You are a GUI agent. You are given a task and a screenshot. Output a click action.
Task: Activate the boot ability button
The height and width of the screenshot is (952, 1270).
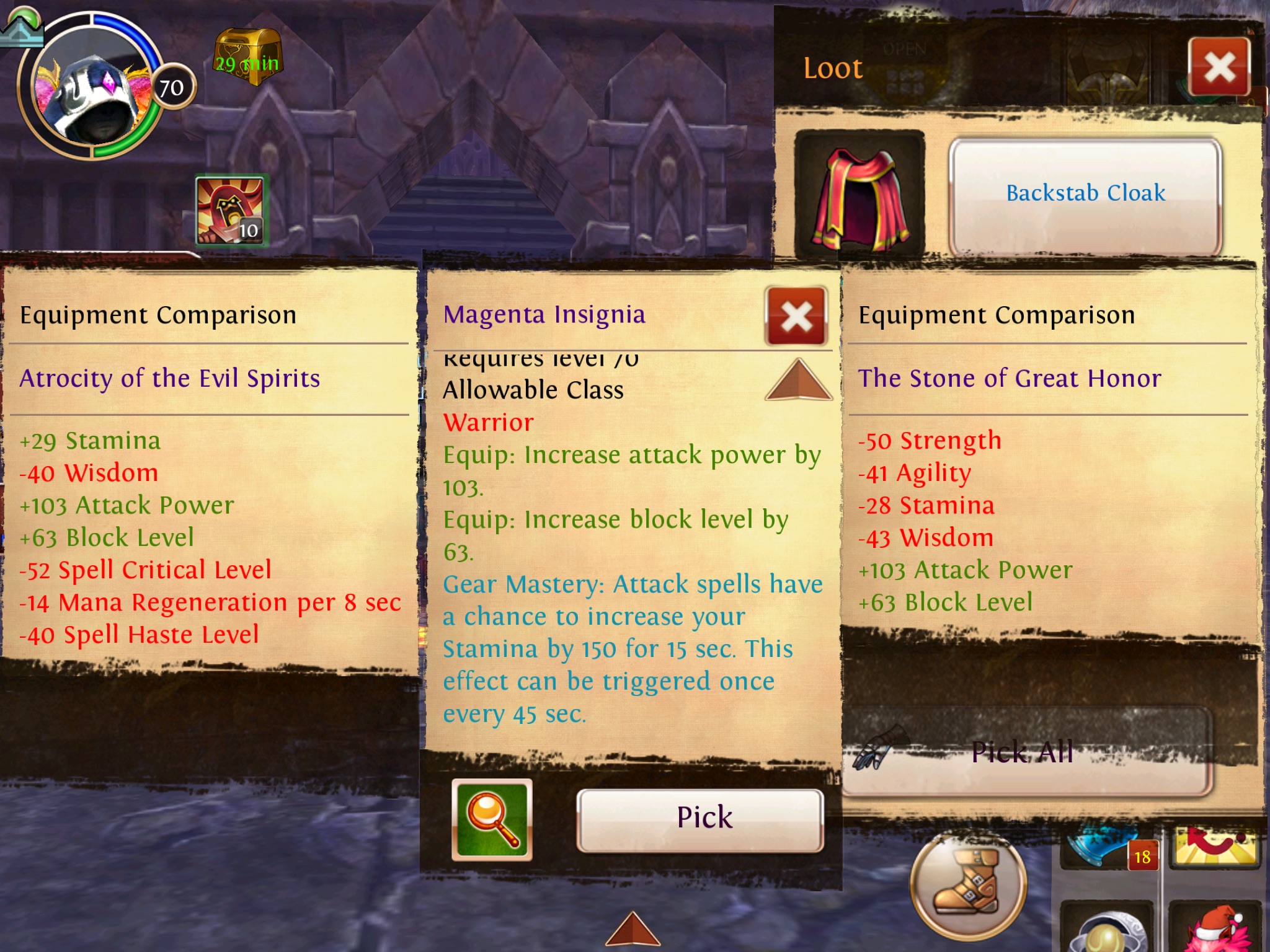(967, 888)
